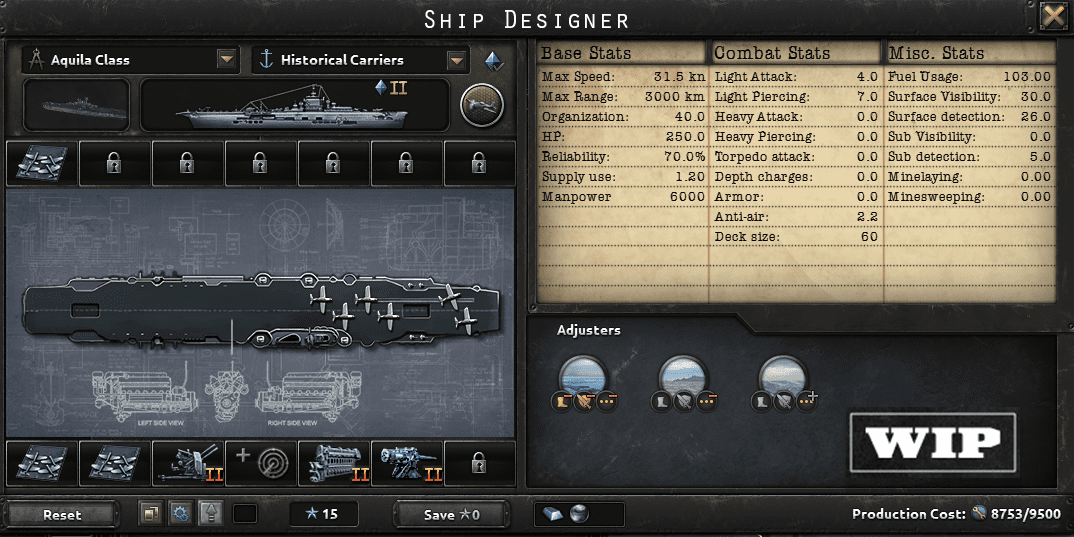This screenshot has height=537, width=1074.
Task: Choose the small ship icon thumbnail
Action: [x=76, y=104]
